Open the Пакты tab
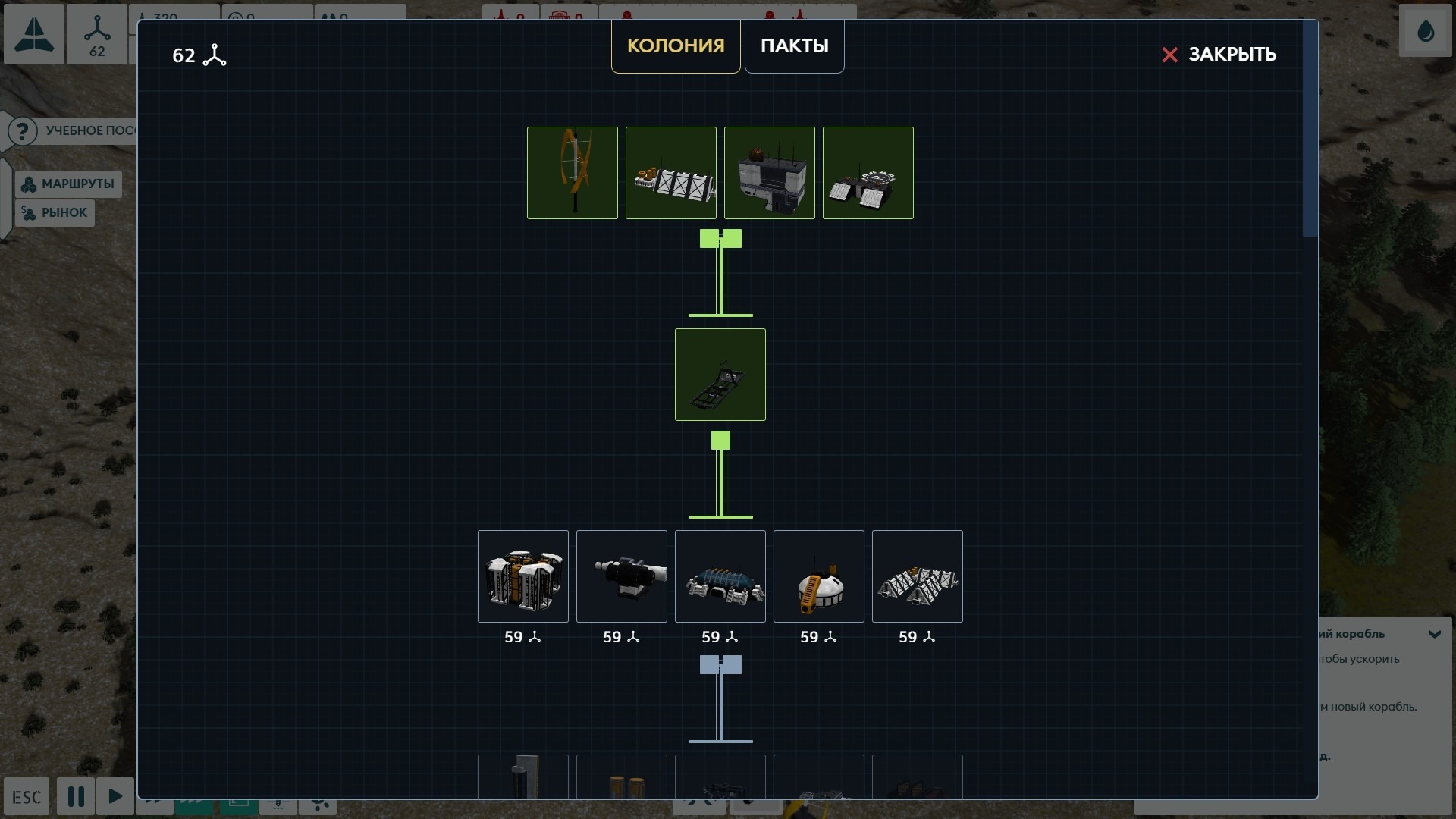The height and width of the screenshot is (819, 1456). coord(794,45)
